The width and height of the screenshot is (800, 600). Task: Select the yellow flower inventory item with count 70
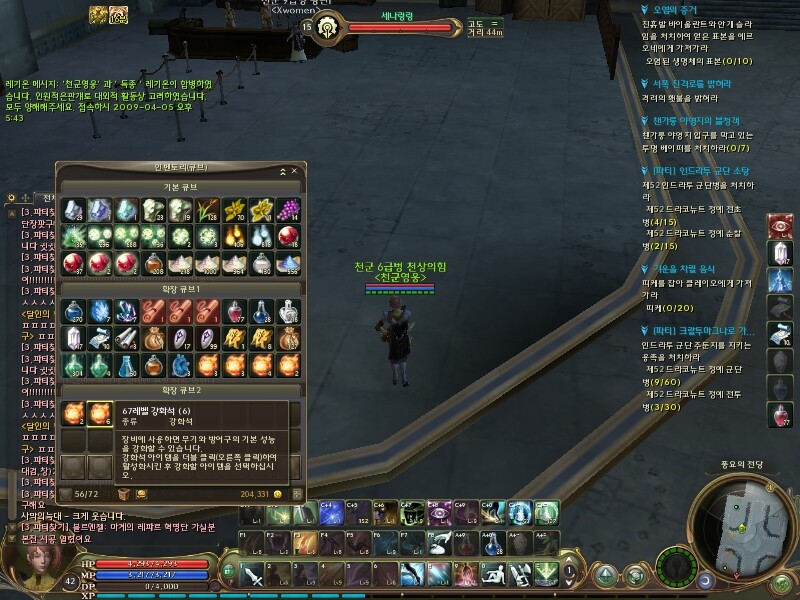coord(236,210)
